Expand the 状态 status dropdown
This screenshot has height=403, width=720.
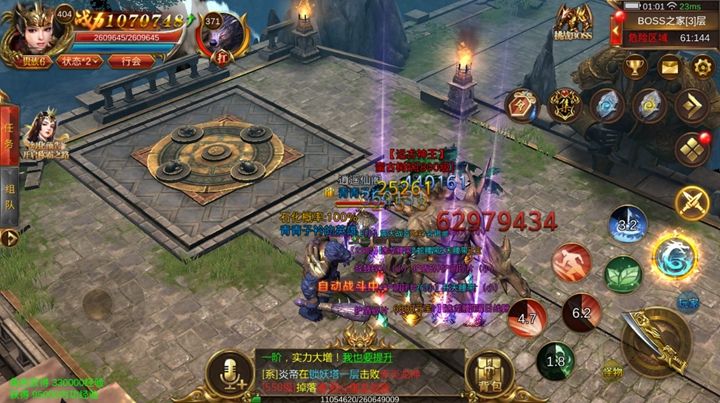tap(79, 60)
